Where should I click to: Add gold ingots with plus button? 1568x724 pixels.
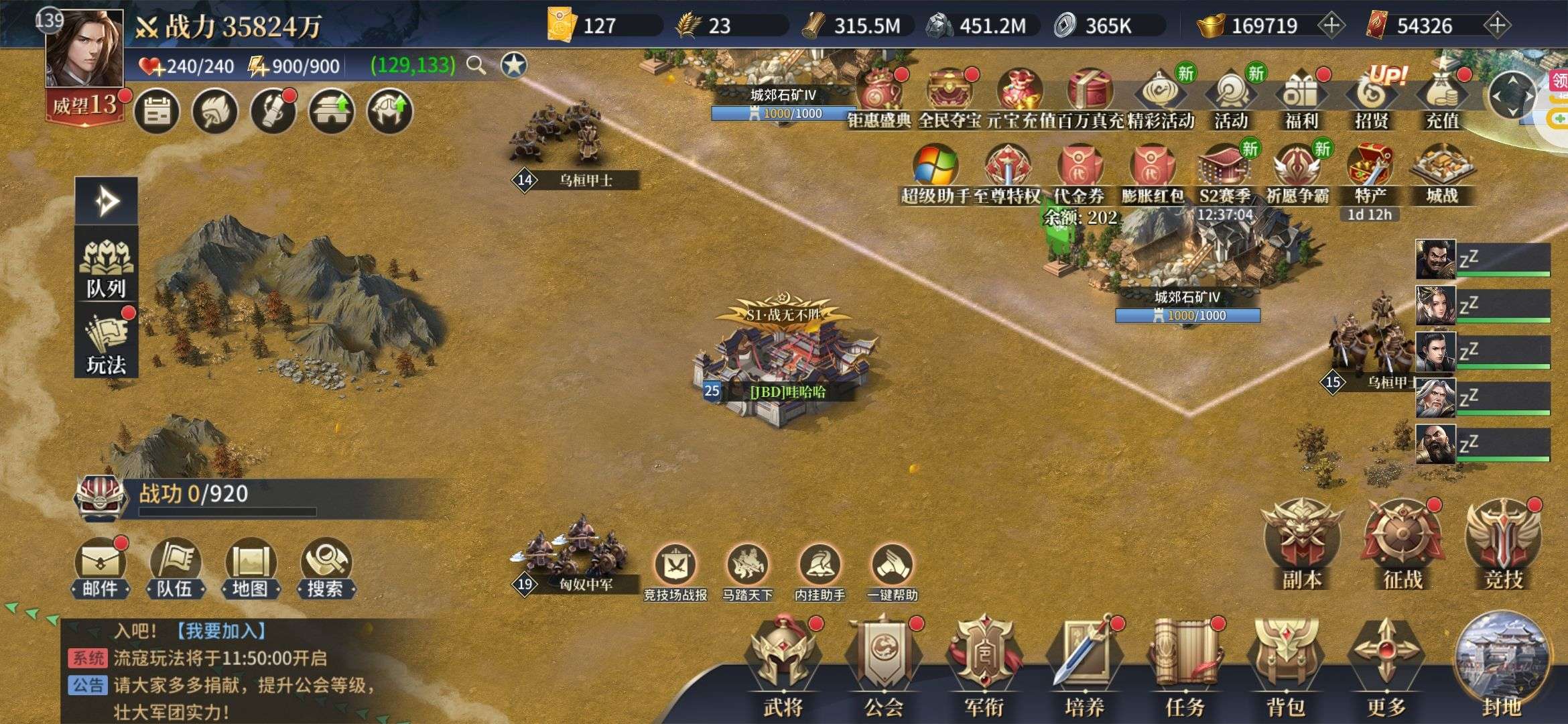pyautogui.click(x=1331, y=25)
